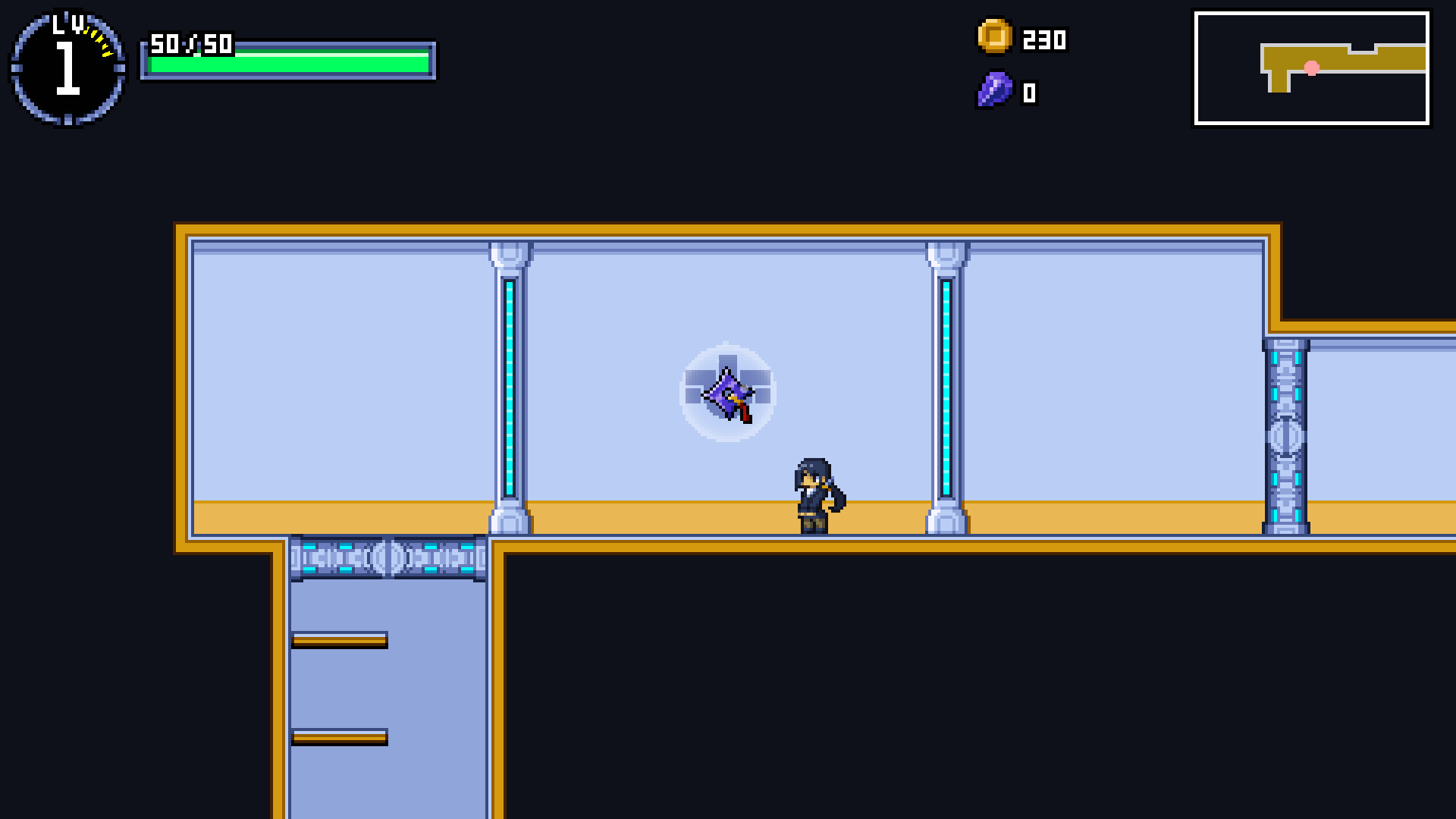This screenshot has width=1456, height=819.
Task: Click the purple gem currency icon
Action: coord(993,91)
